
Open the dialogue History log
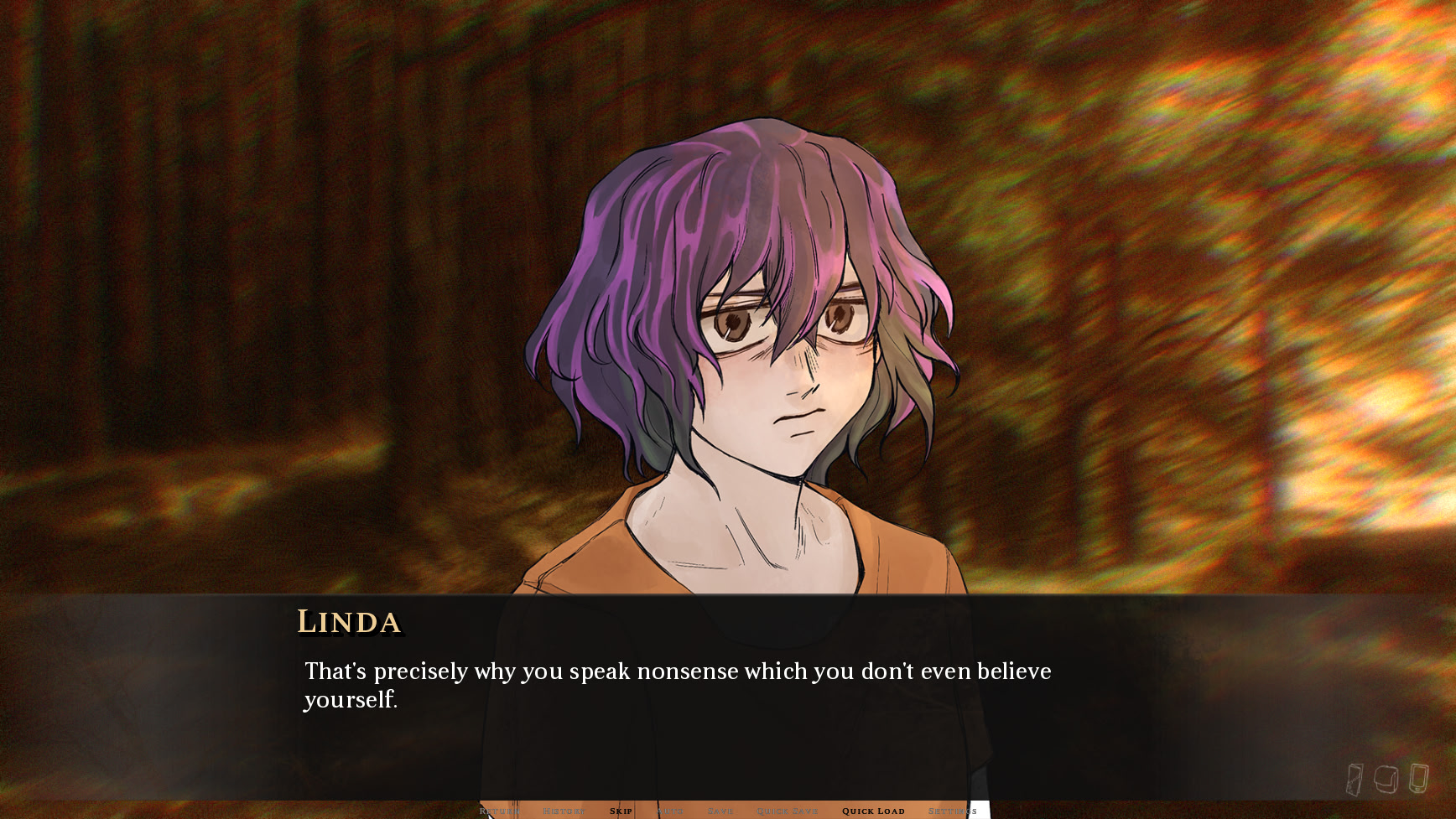[x=564, y=811]
